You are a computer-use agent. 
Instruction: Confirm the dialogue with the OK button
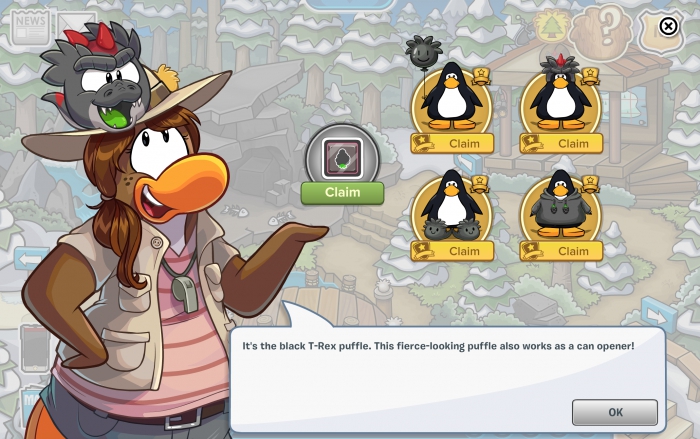(615, 412)
